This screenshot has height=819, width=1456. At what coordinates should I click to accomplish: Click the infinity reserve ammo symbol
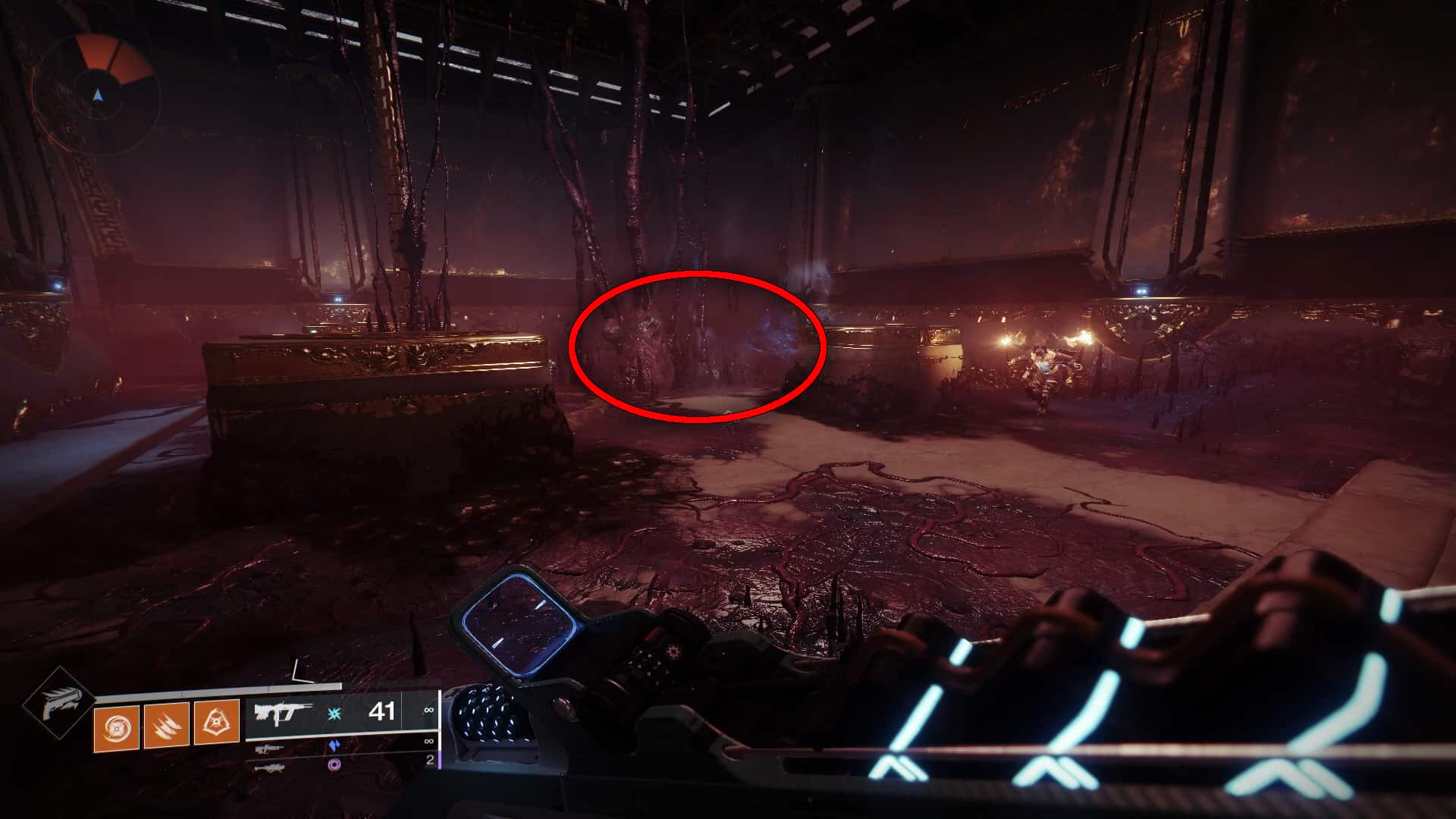click(x=429, y=710)
